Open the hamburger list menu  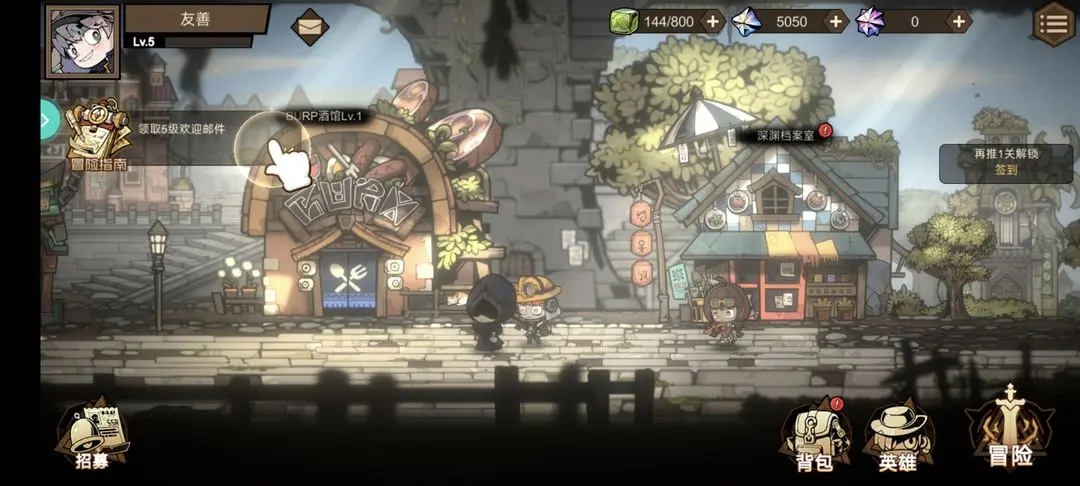(x=1054, y=23)
